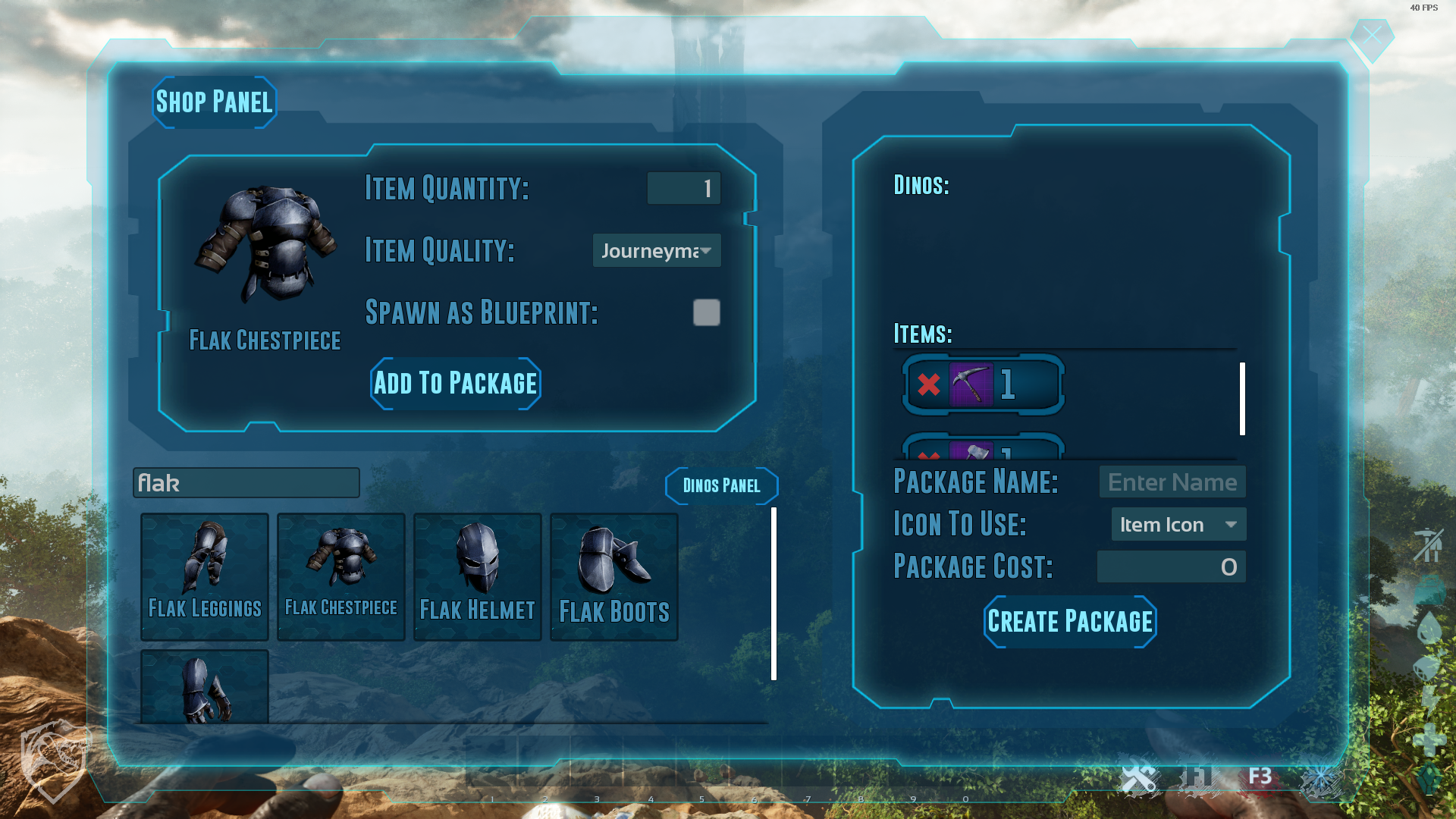1456x819 pixels.
Task: Remove the pickaxe from the package
Action: [929, 384]
